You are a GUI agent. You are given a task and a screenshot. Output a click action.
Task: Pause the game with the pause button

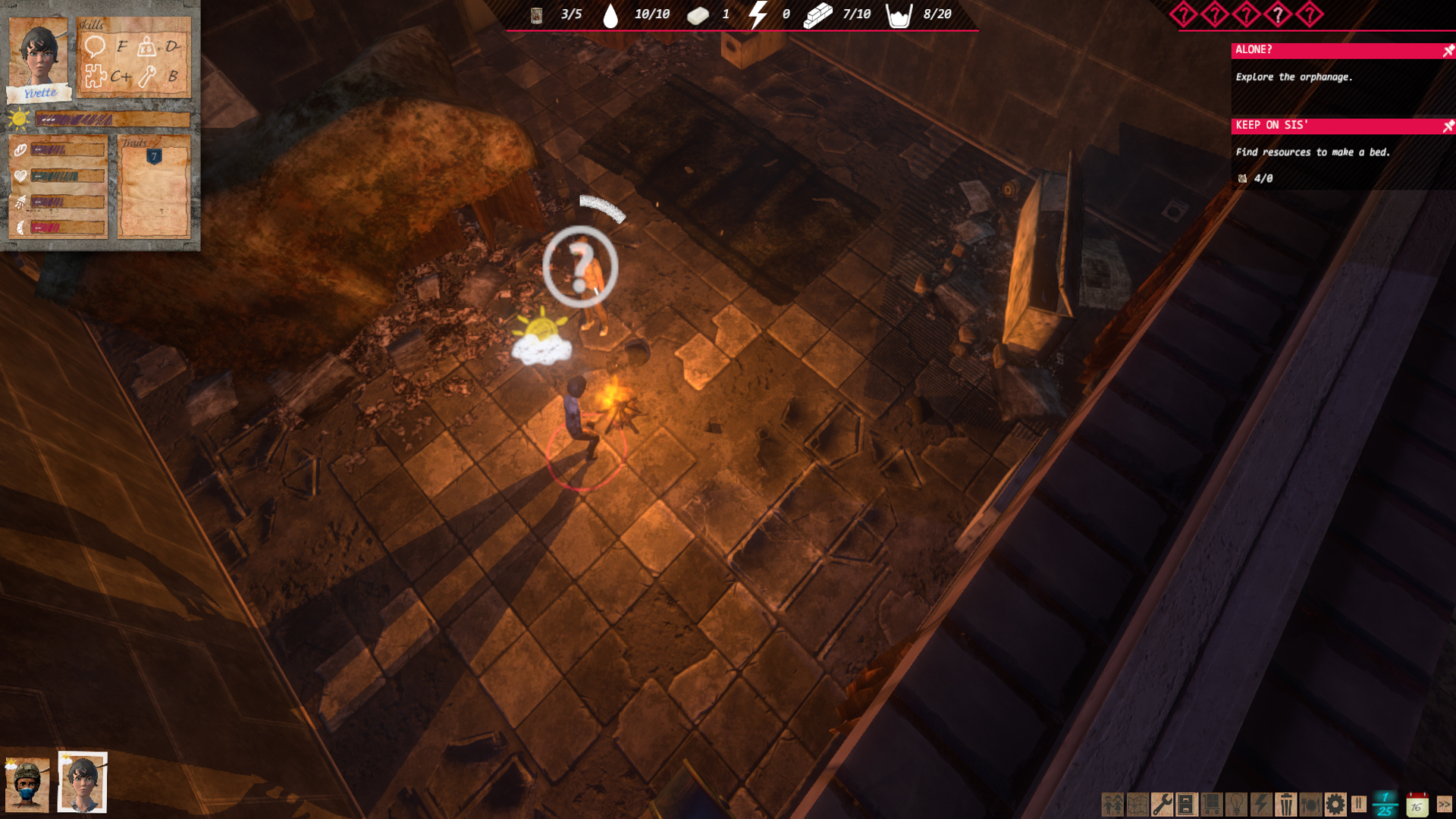point(1358,803)
